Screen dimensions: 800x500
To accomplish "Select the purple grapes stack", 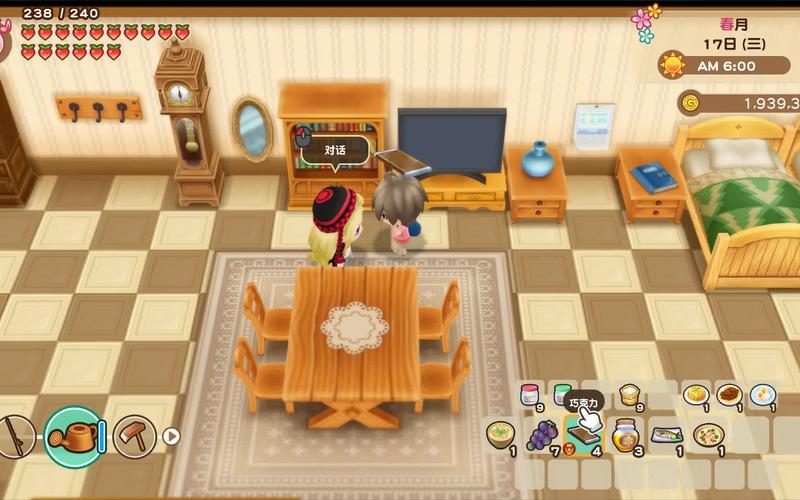I will coord(541,435).
